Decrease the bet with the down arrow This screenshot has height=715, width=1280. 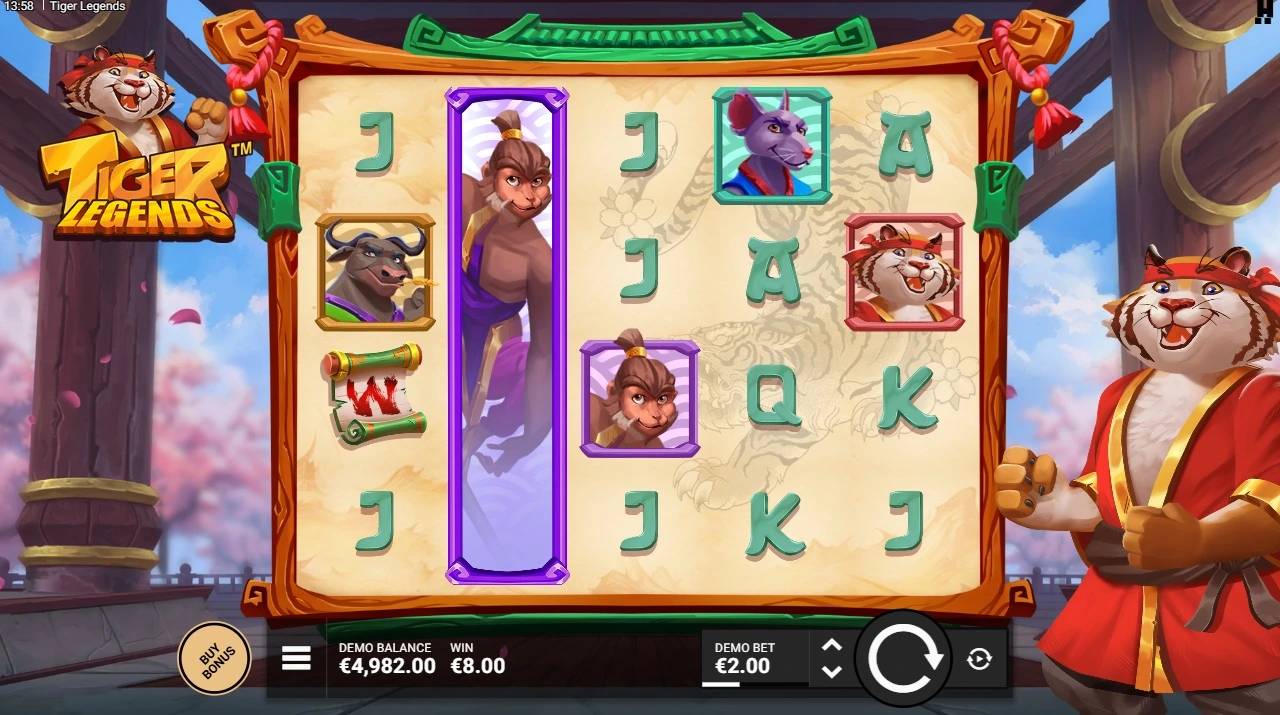831,671
